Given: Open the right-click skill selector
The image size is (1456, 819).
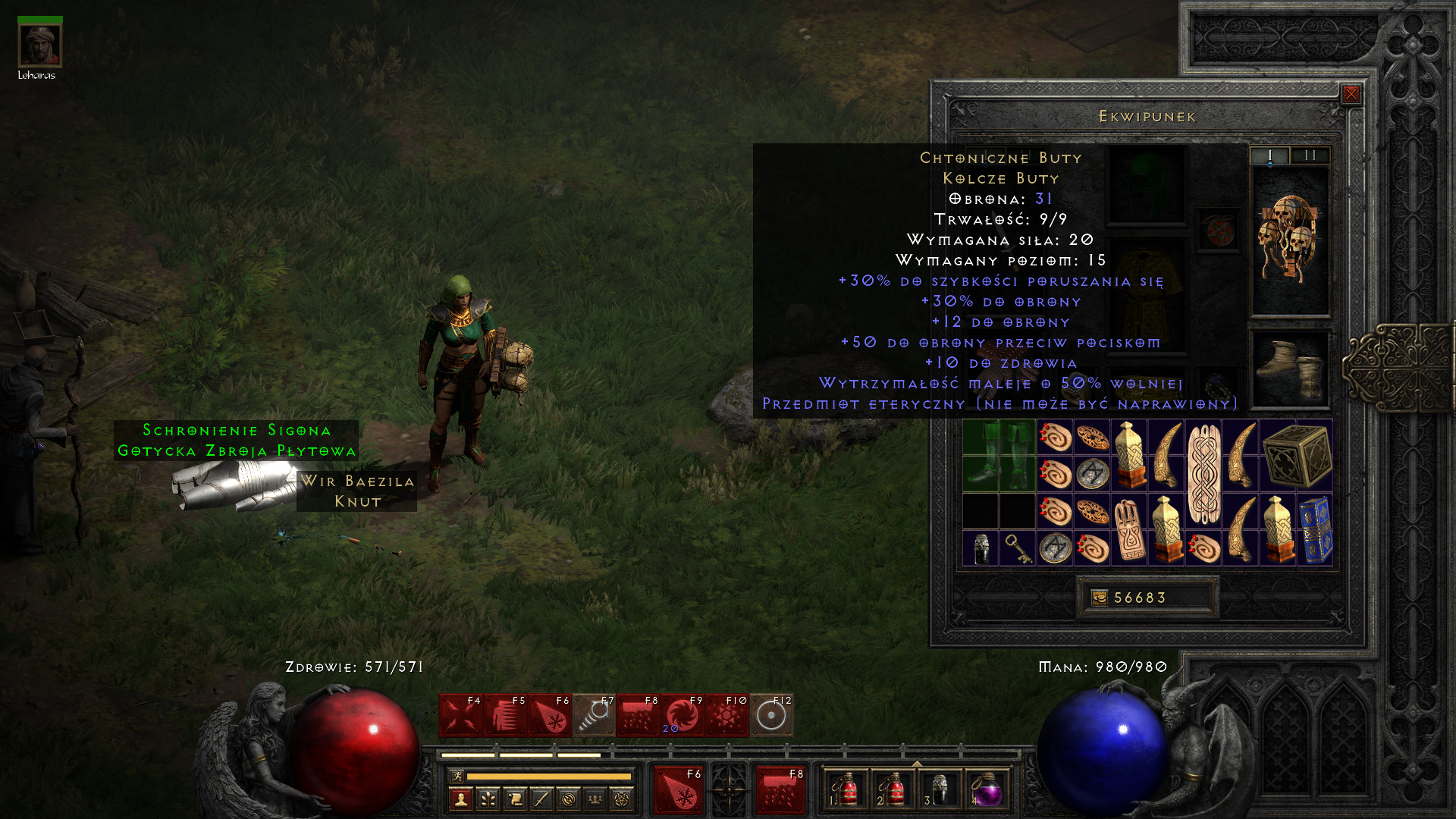Looking at the screenshot, I should point(780,790).
